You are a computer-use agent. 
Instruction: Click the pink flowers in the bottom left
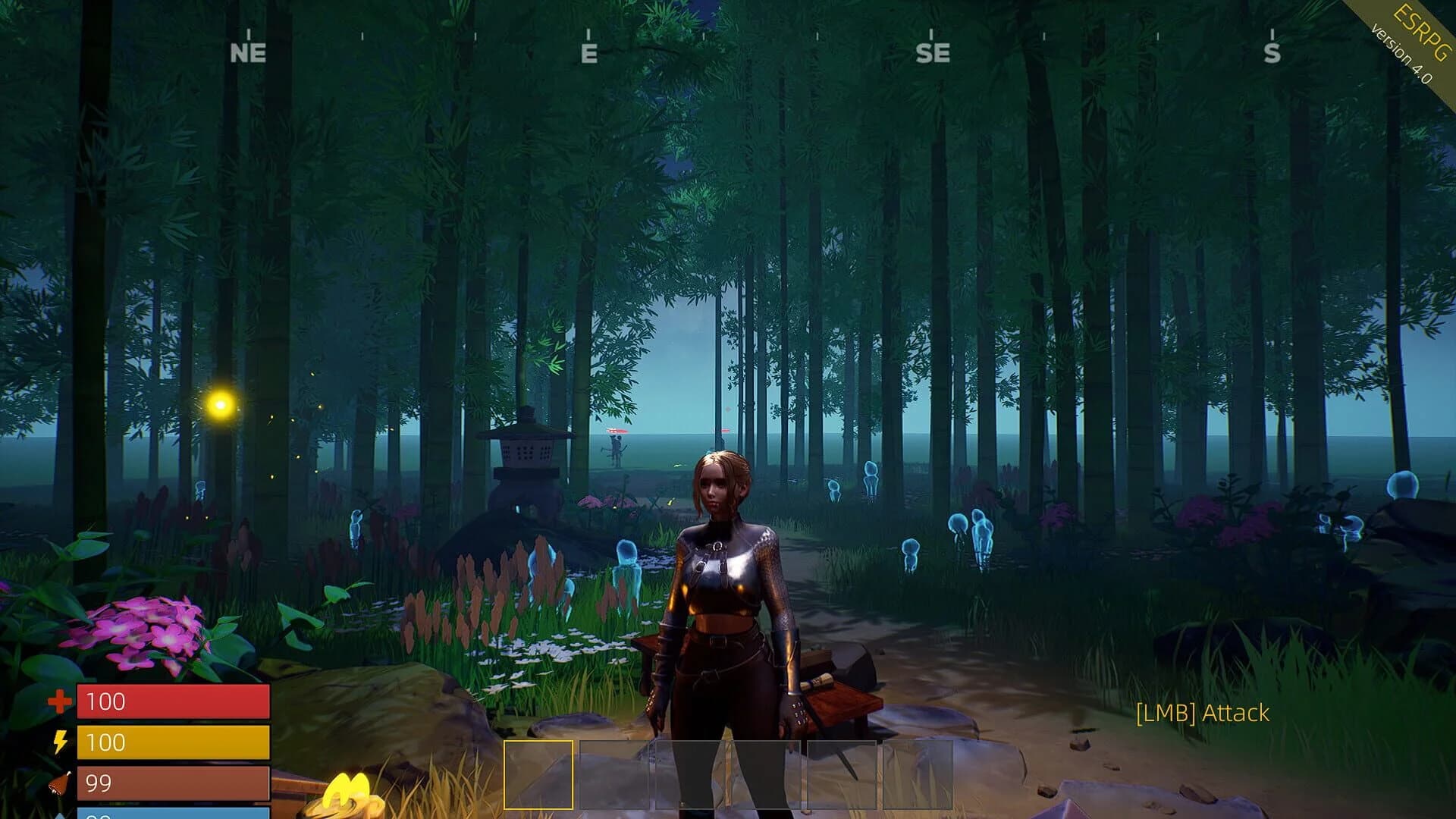(140, 629)
